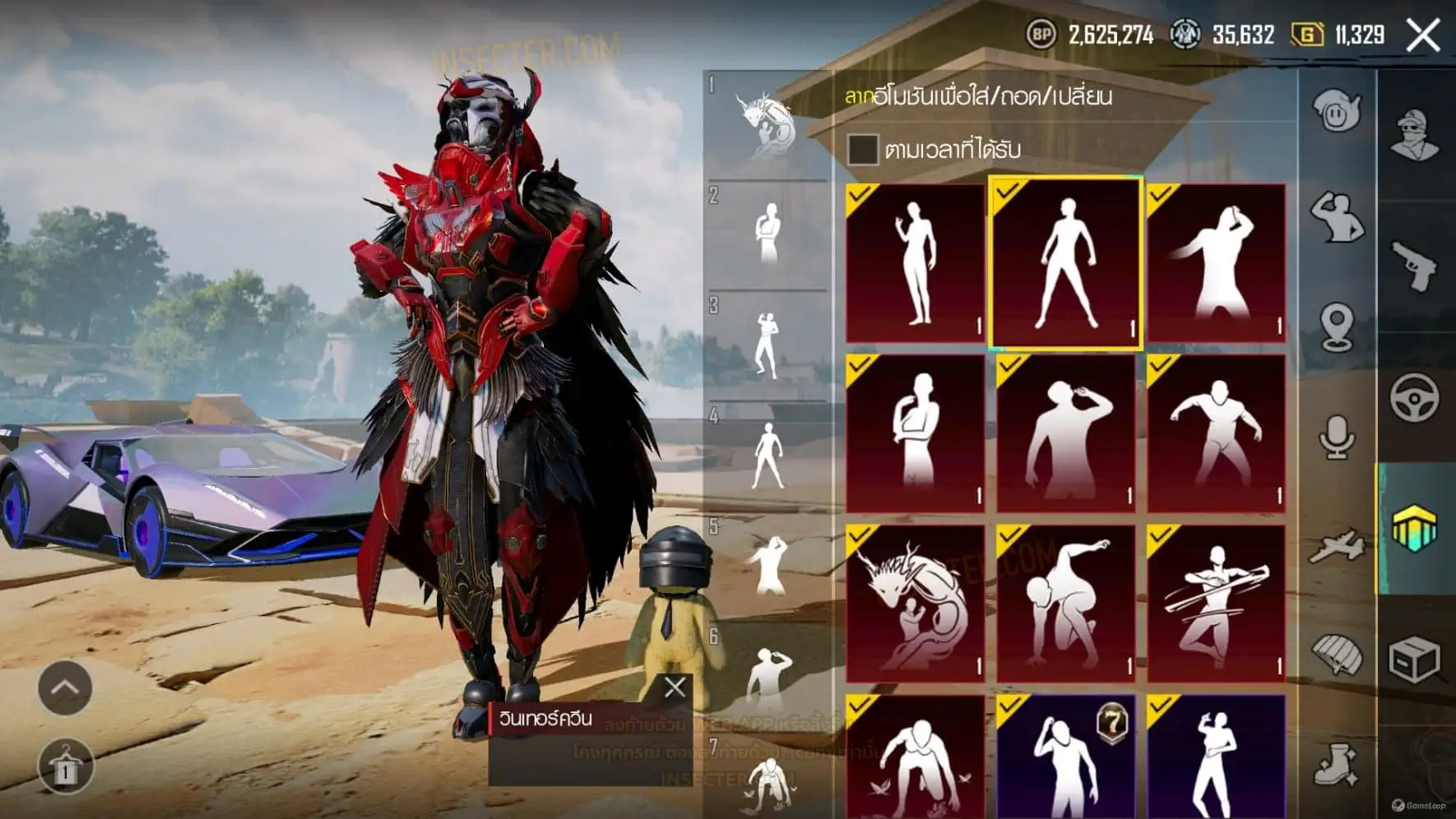1456x819 pixels.
Task: Open the steering wheel vehicle tab
Action: pos(1414,397)
